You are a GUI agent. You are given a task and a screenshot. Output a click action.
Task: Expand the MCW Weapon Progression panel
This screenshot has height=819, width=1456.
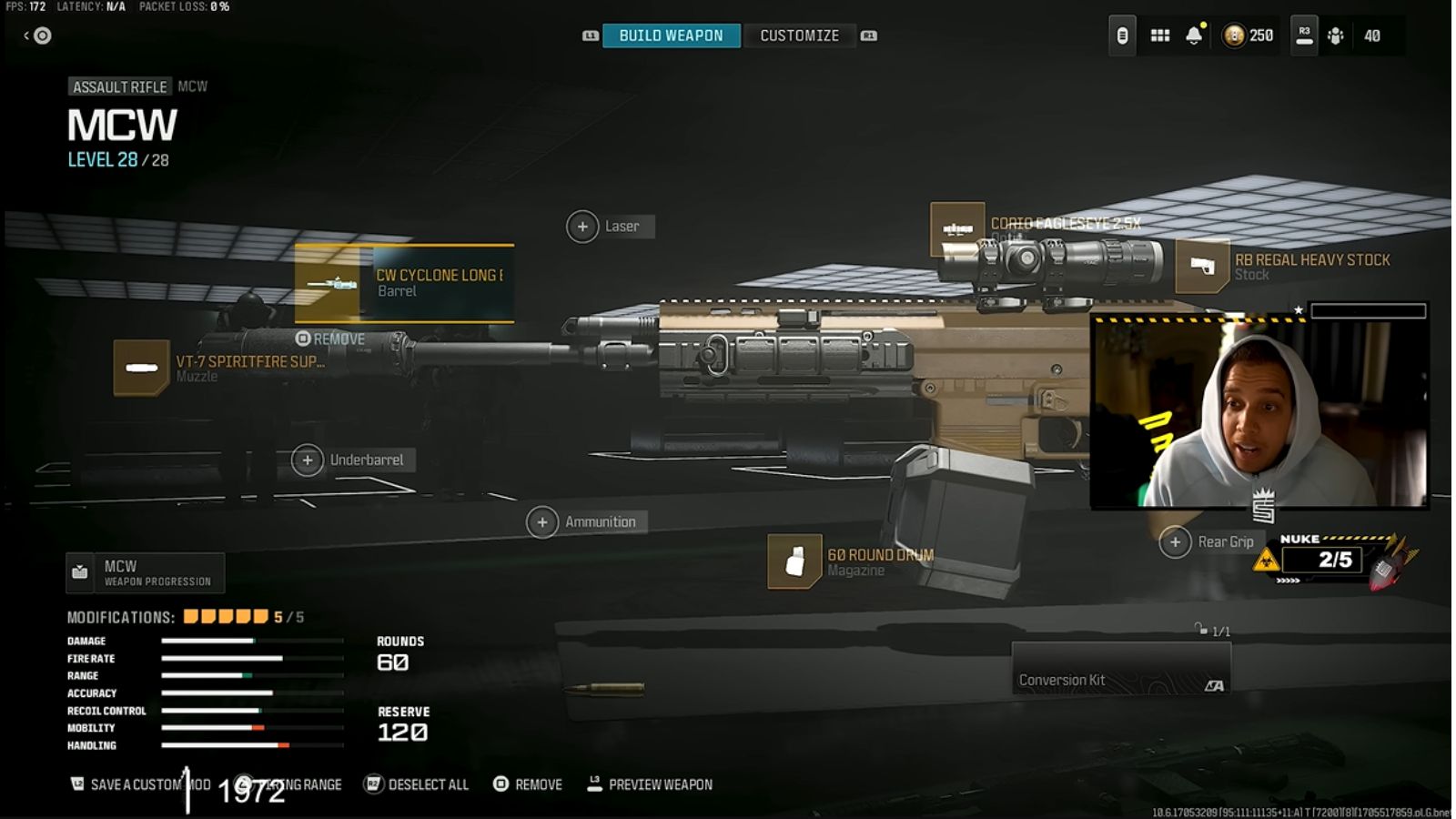click(x=144, y=571)
